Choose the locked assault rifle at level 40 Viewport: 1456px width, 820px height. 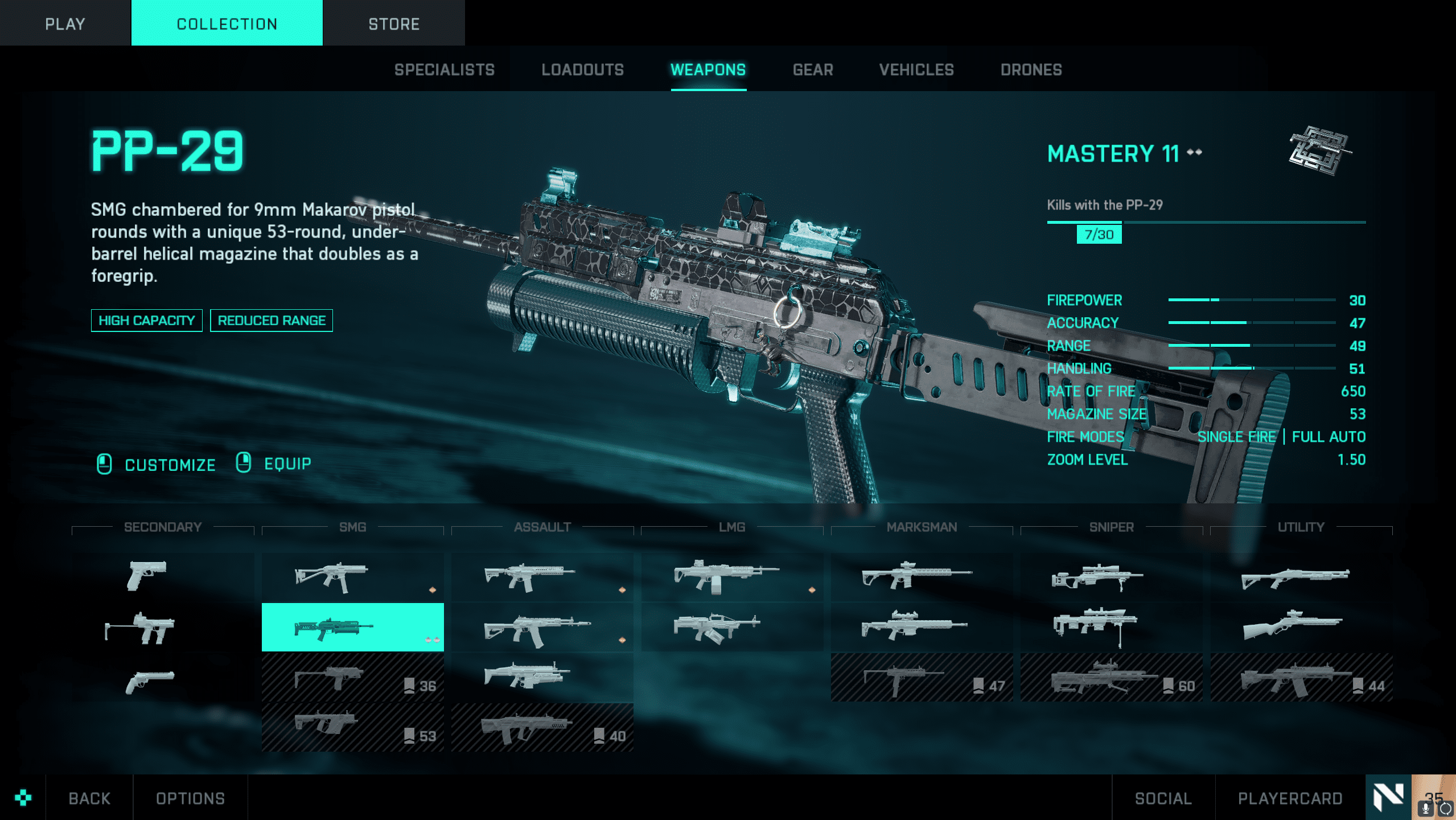[x=542, y=728]
